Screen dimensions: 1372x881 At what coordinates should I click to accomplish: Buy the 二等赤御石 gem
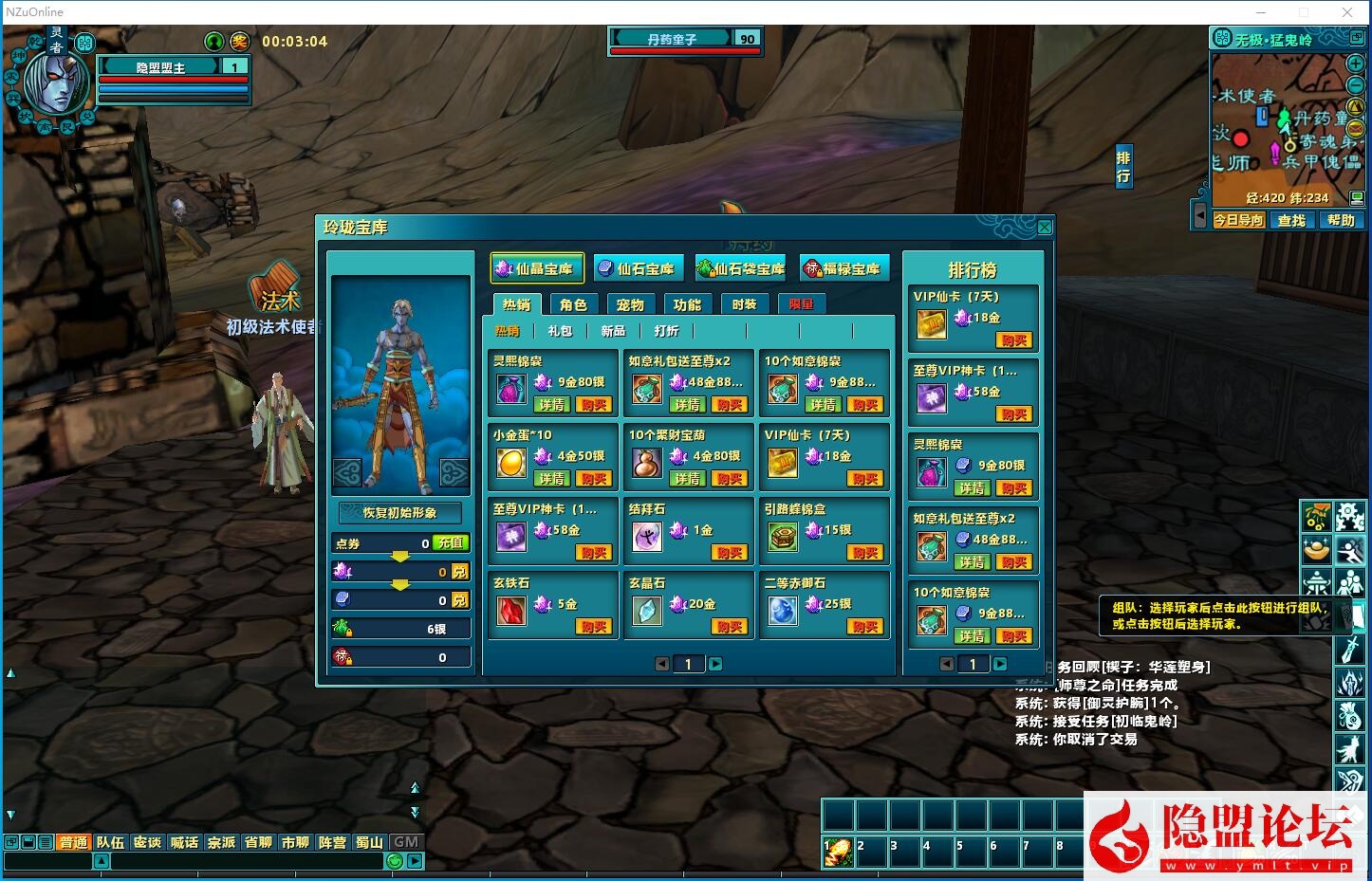coord(865,627)
